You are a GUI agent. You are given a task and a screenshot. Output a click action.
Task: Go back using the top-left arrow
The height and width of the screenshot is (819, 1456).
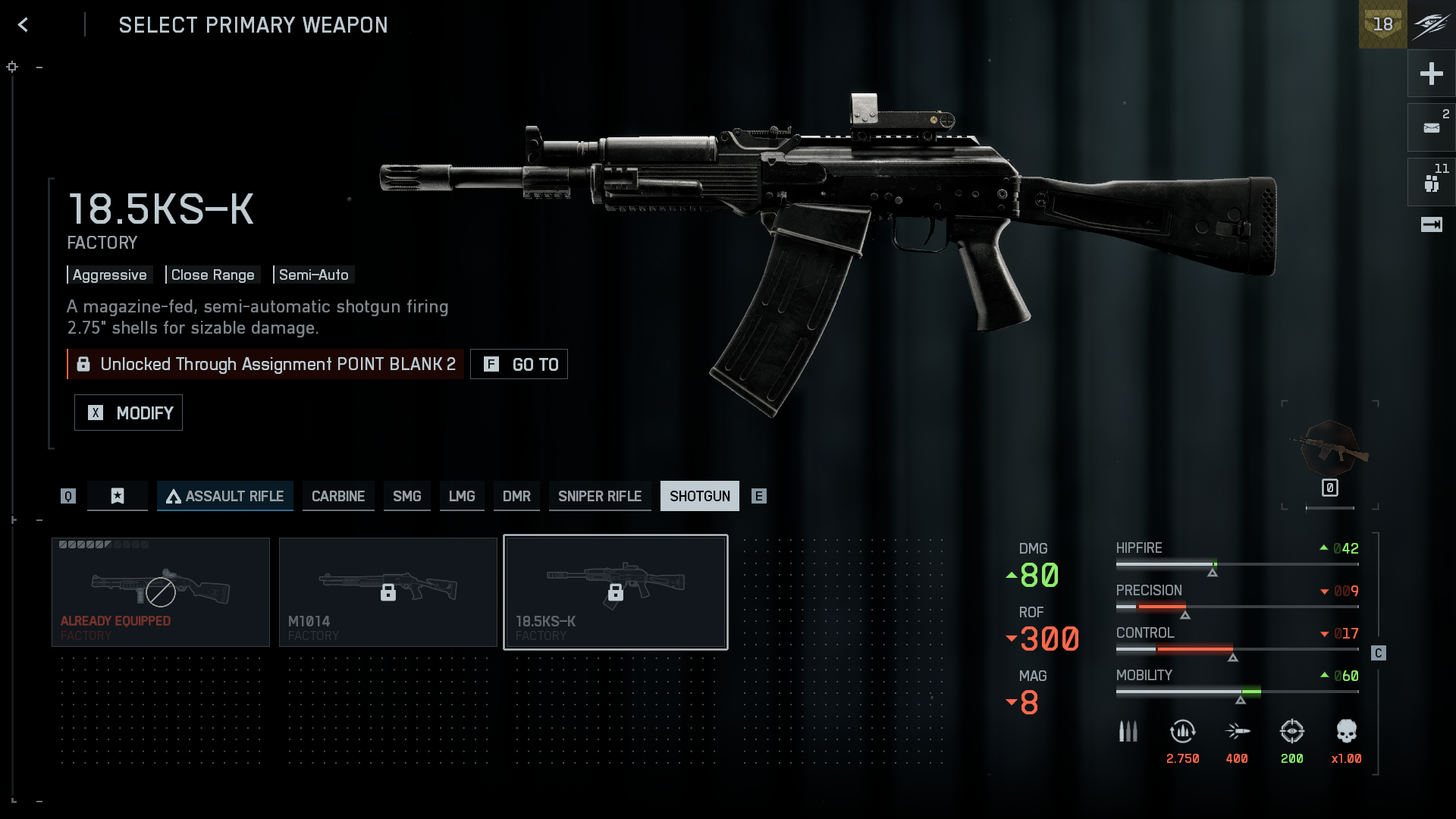click(x=23, y=25)
